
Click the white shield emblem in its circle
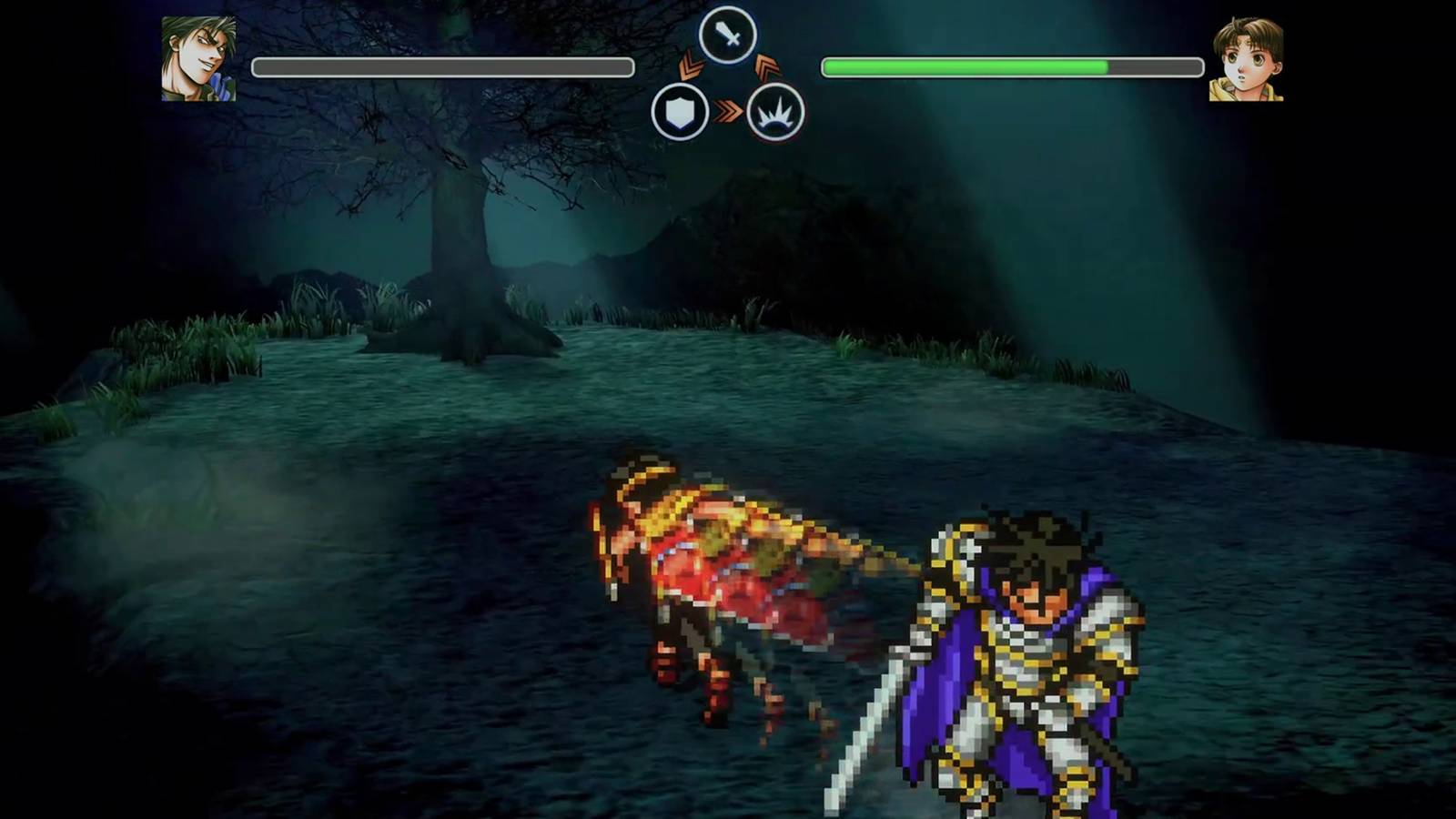pyautogui.click(x=678, y=111)
